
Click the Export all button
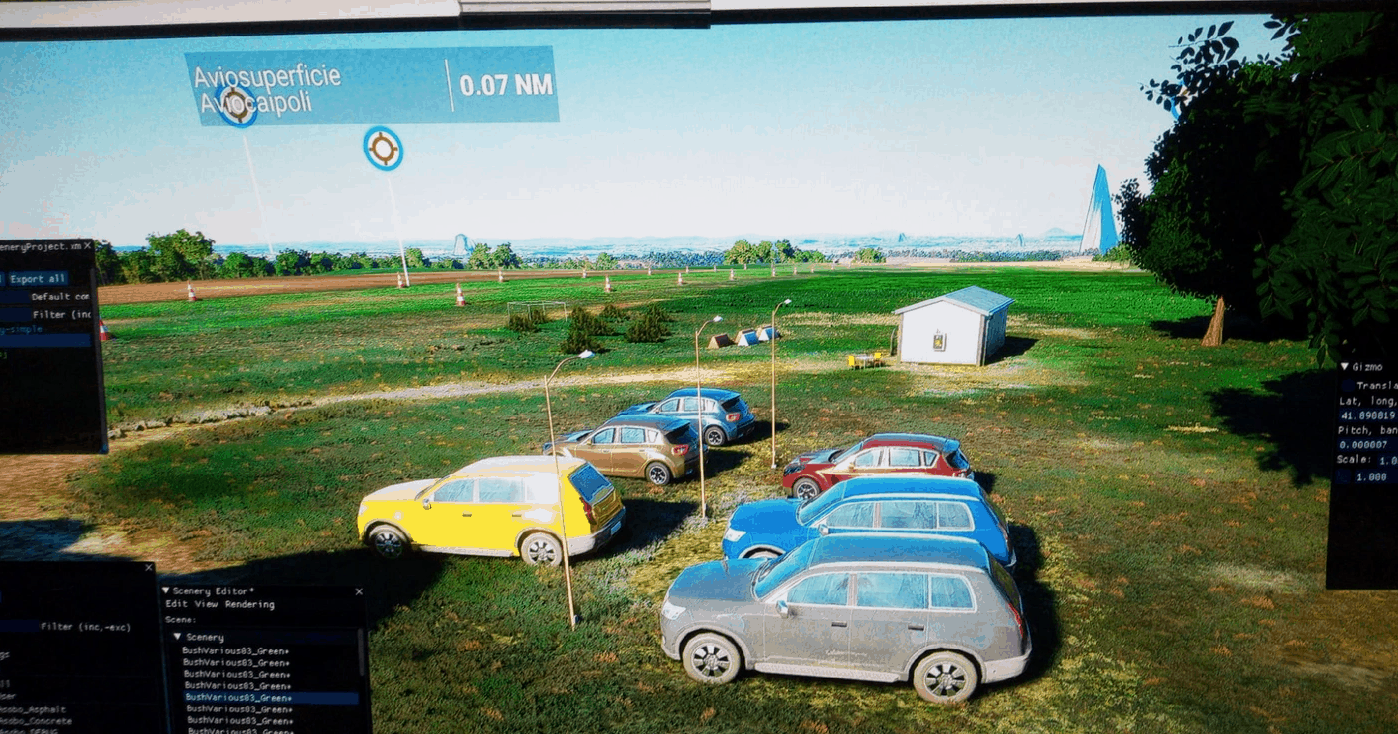pos(38,279)
